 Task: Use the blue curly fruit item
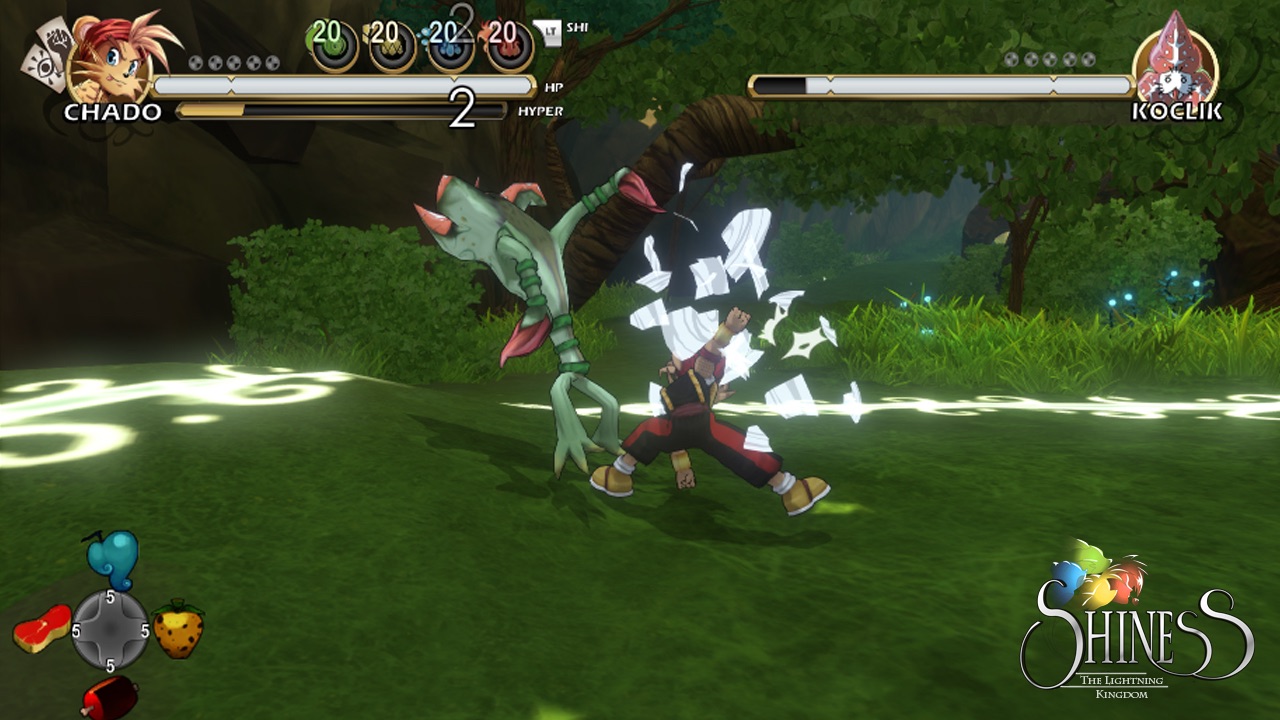[112, 560]
